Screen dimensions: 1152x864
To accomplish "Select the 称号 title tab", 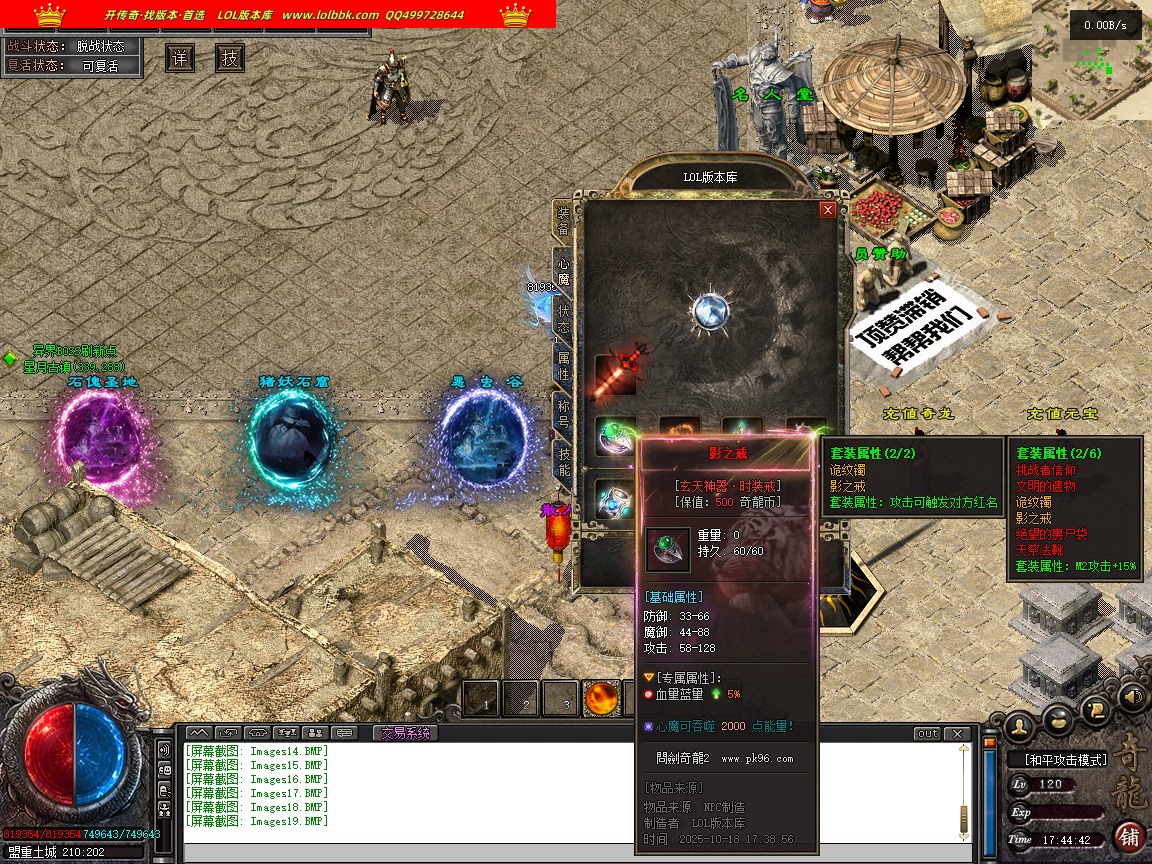I will coord(563,410).
